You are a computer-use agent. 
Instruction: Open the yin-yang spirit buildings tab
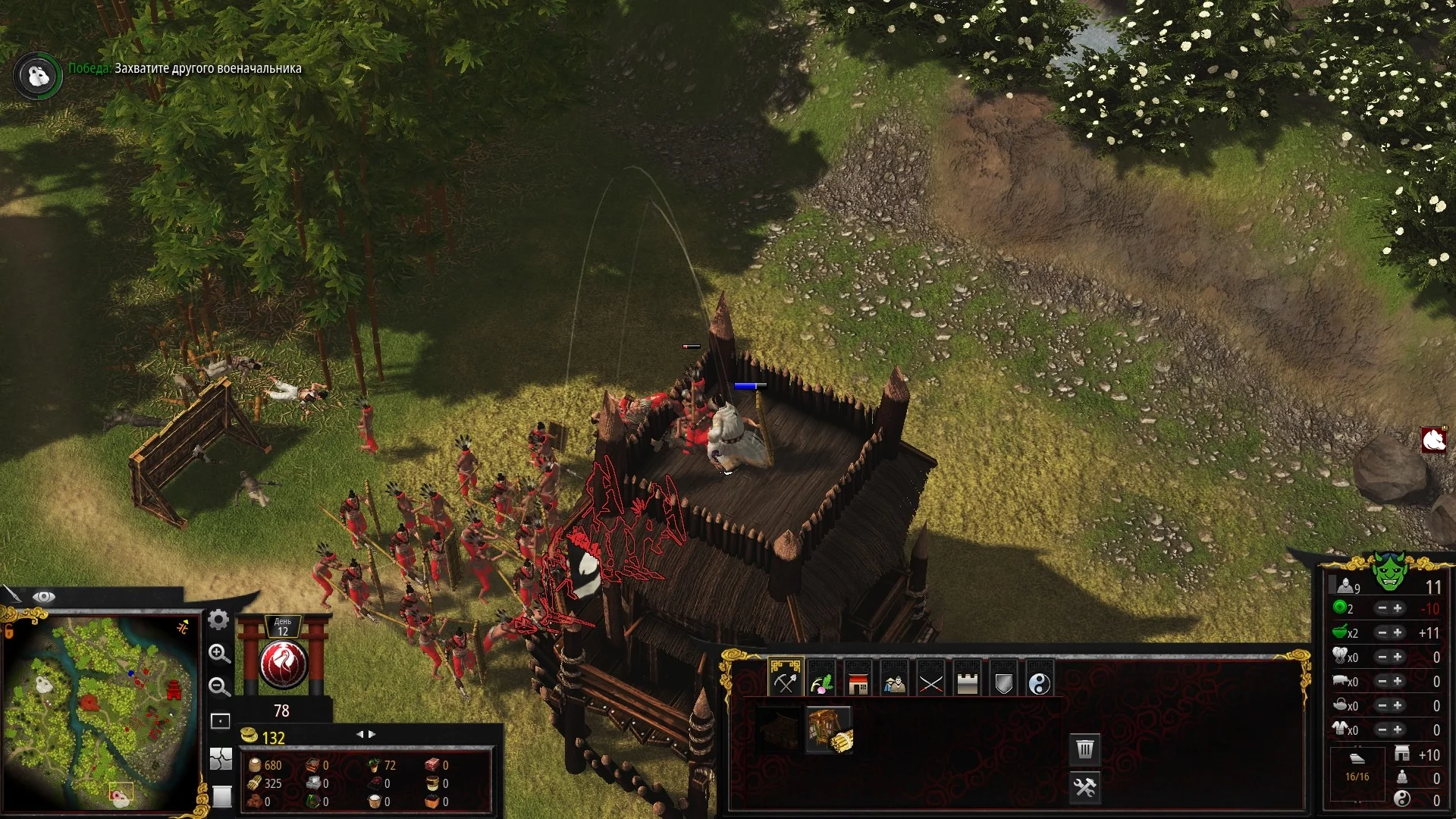pyautogui.click(x=1040, y=683)
